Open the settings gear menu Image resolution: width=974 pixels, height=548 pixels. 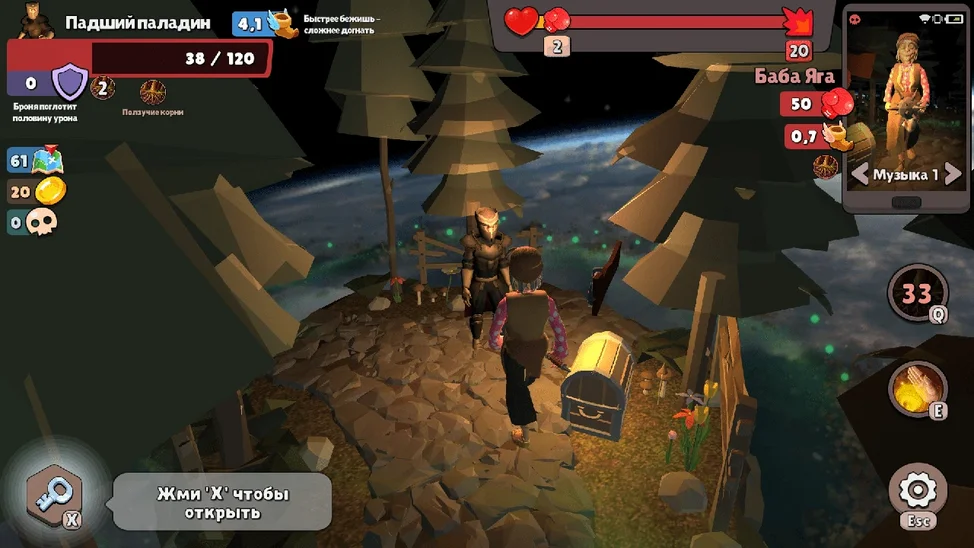[917, 491]
